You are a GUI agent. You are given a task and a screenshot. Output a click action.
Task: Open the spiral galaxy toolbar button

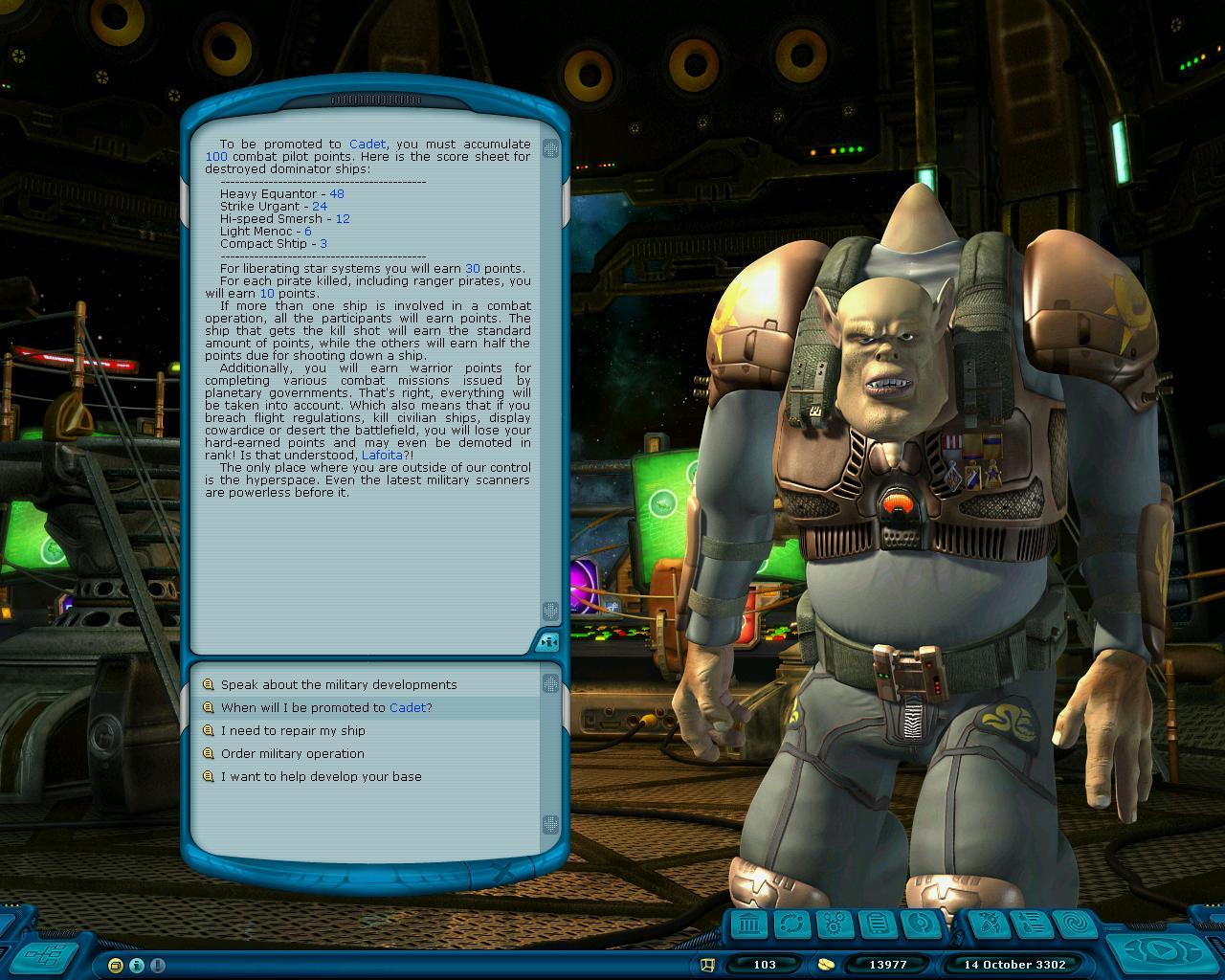[1073, 924]
